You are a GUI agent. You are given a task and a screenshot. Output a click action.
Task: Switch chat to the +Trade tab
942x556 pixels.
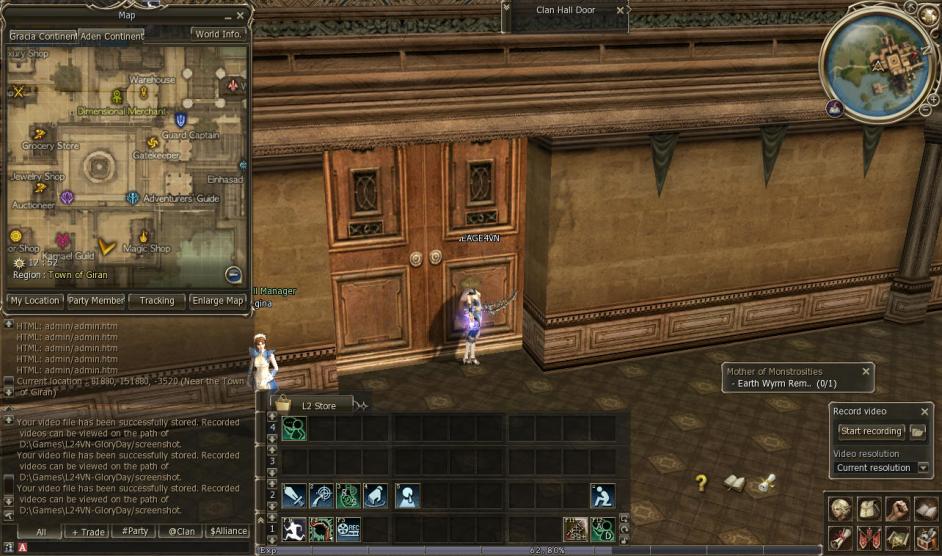pyautogui.click(x=87, y=532)
